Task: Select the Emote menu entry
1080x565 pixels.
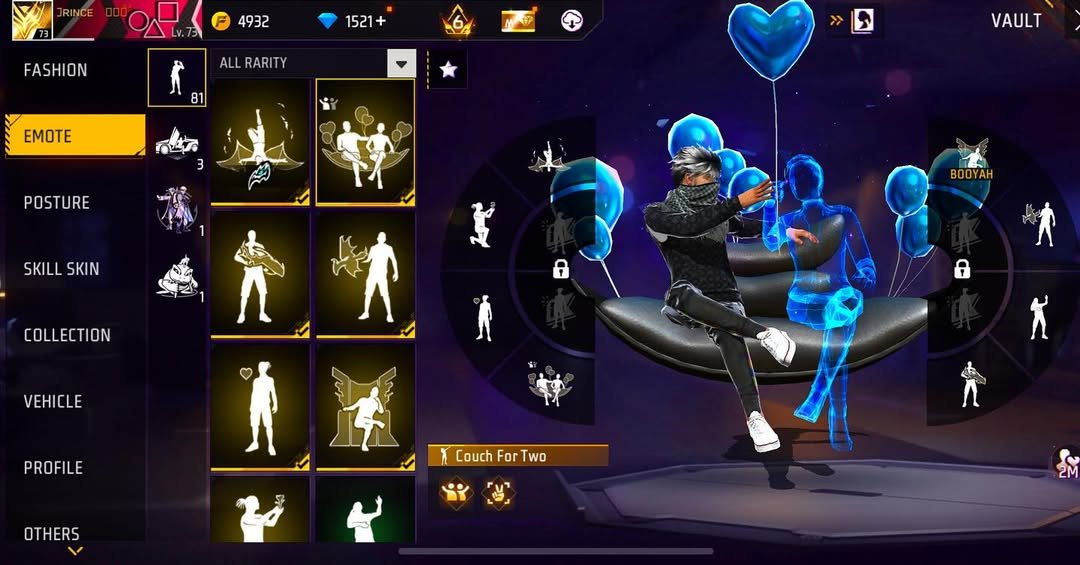Action: click(73, 136)
